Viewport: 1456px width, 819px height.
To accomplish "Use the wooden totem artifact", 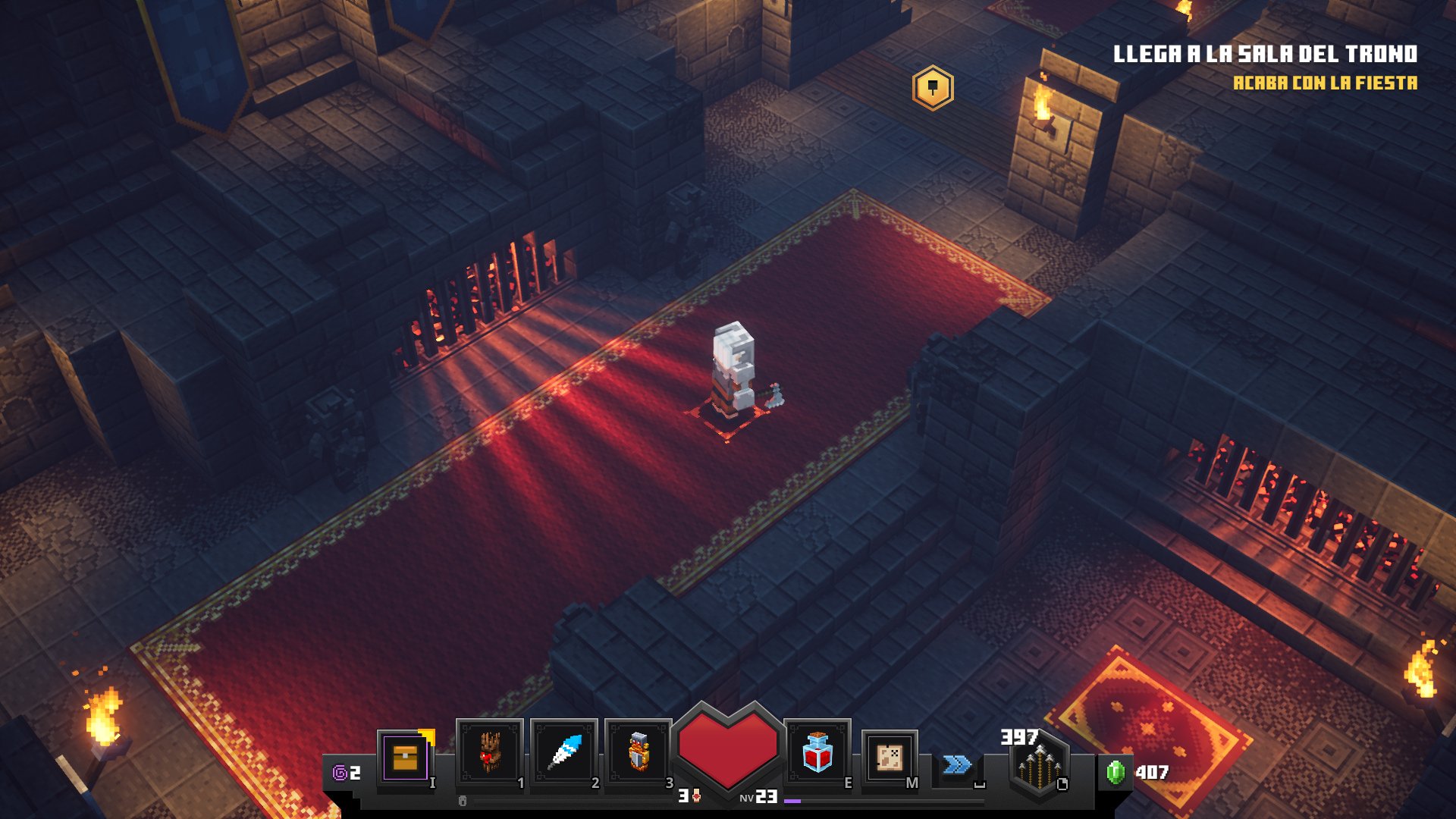I will (489, 754).
